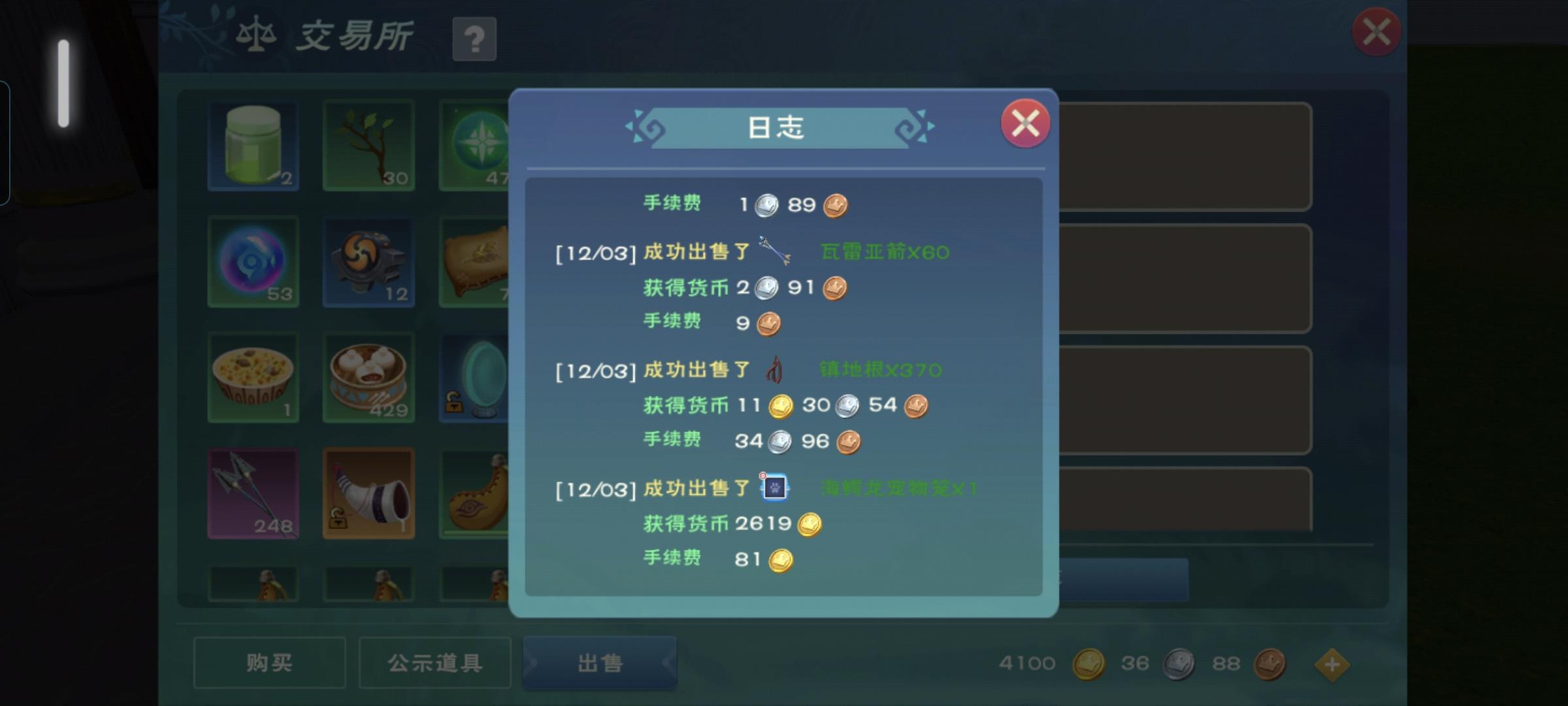Screen dimensions: 1568x706
Task: Select the trident weapon item x248
Action: pyautogui.click(x=252, y=492)
